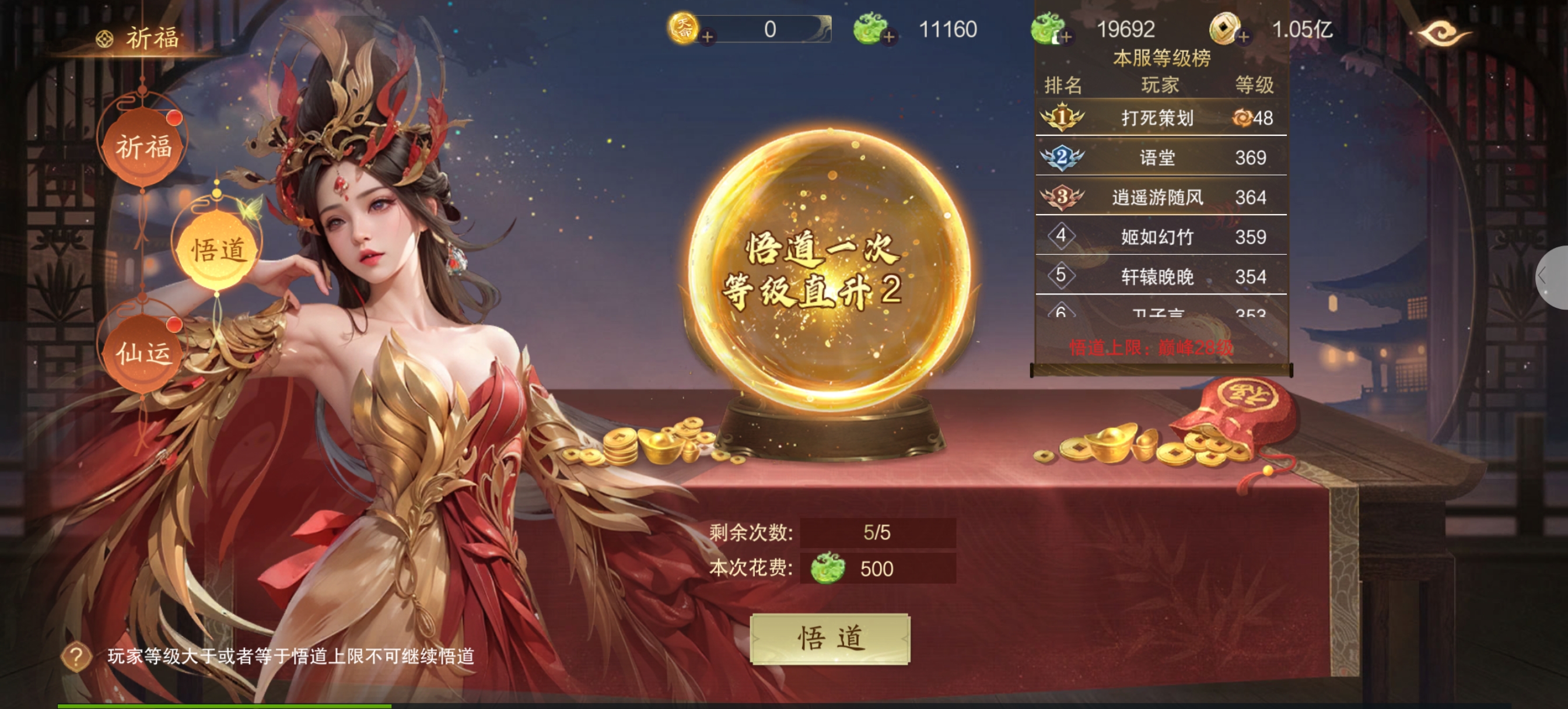
Task: Top up the green jade currency showing 11160
Action: pos(888,37)
